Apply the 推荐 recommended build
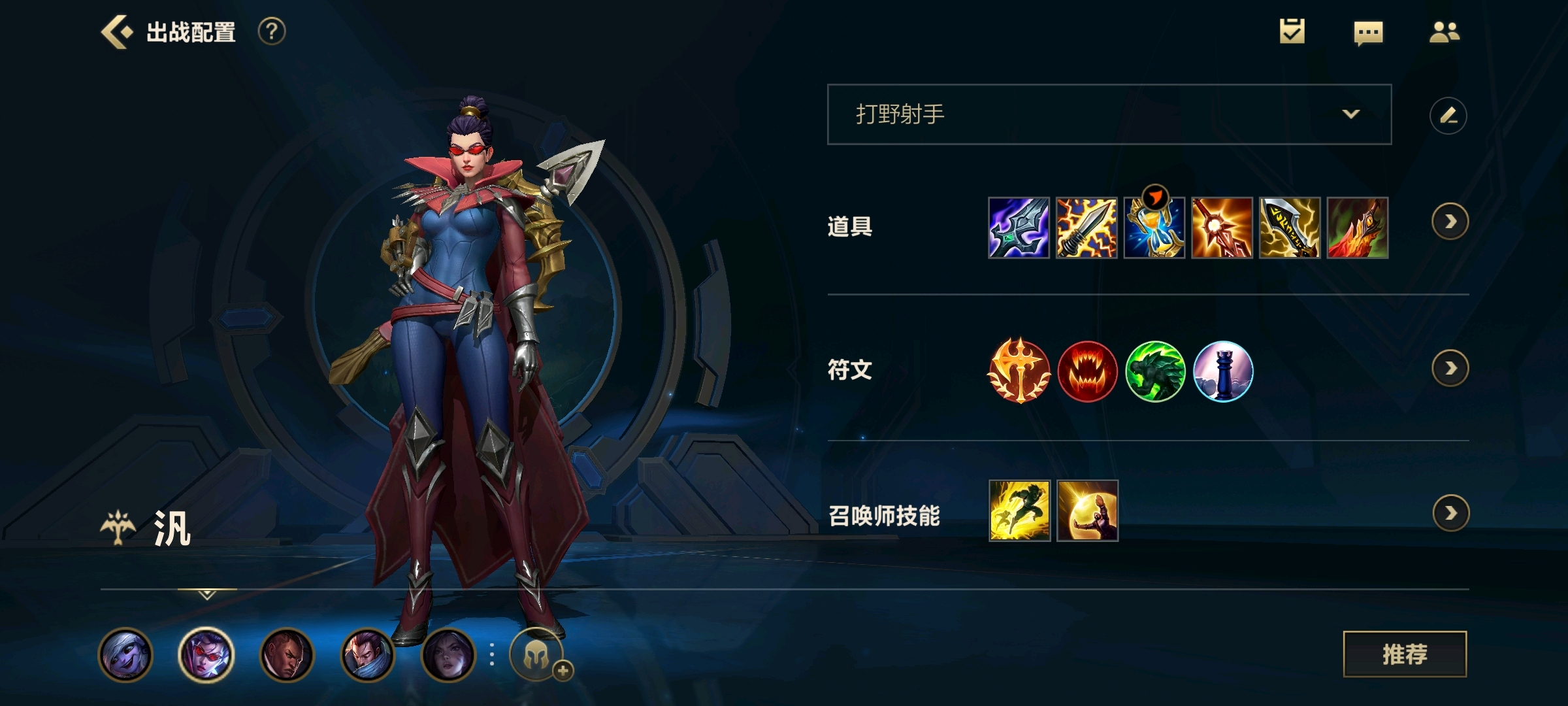 tap(1405, 654)
